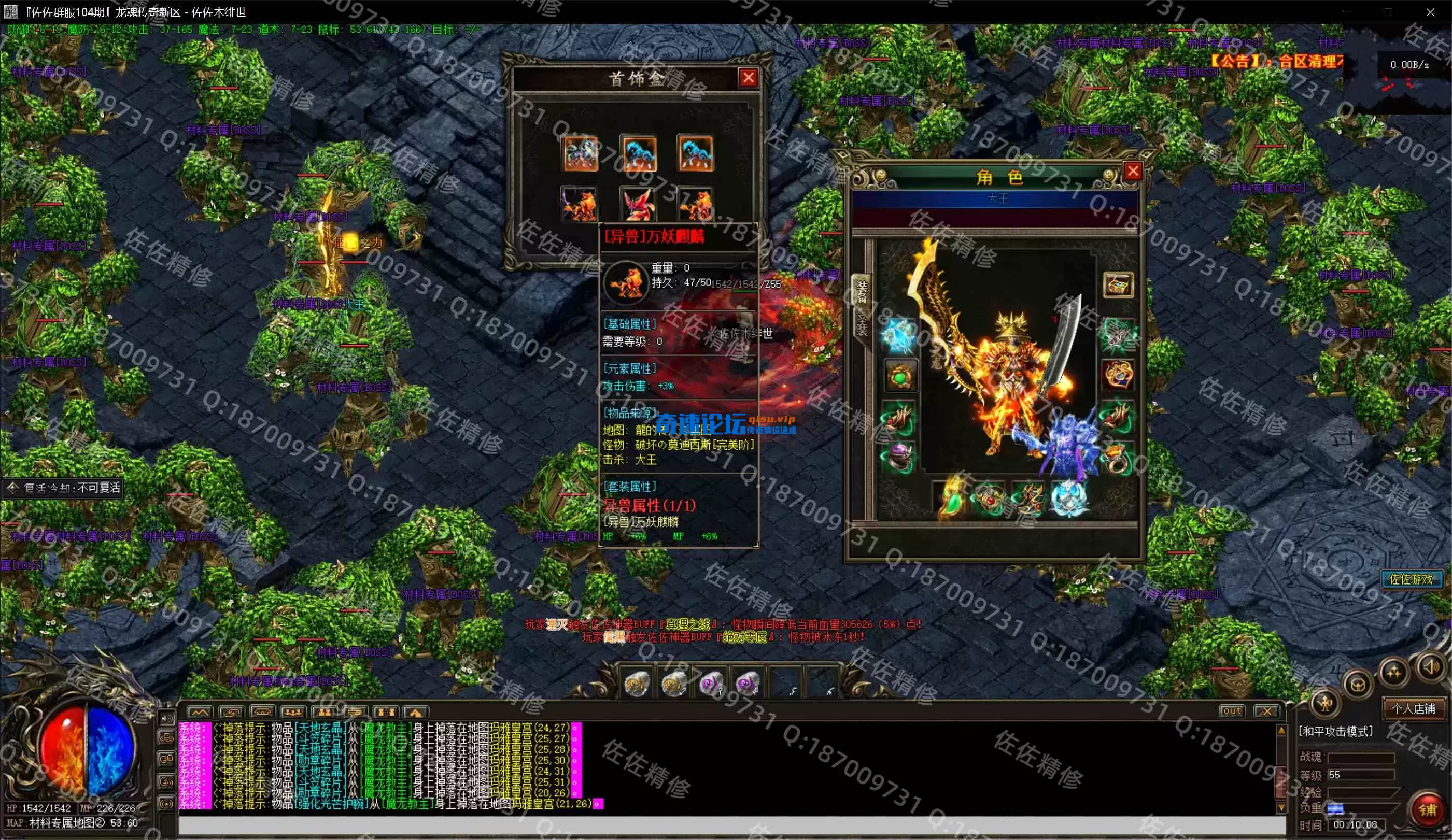This screenshot has height=840, width=1452.
Task: Open the treasure chest icon in character panel
Action: click(x=1118, y=285)
